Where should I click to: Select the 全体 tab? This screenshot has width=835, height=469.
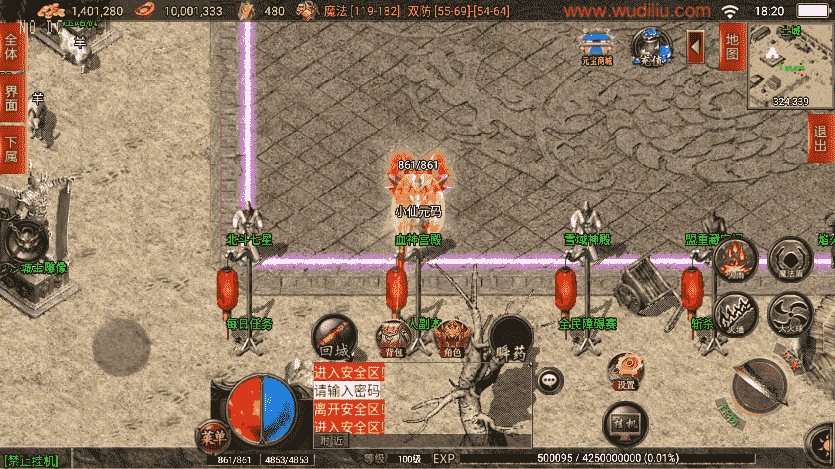click(12, 47)
